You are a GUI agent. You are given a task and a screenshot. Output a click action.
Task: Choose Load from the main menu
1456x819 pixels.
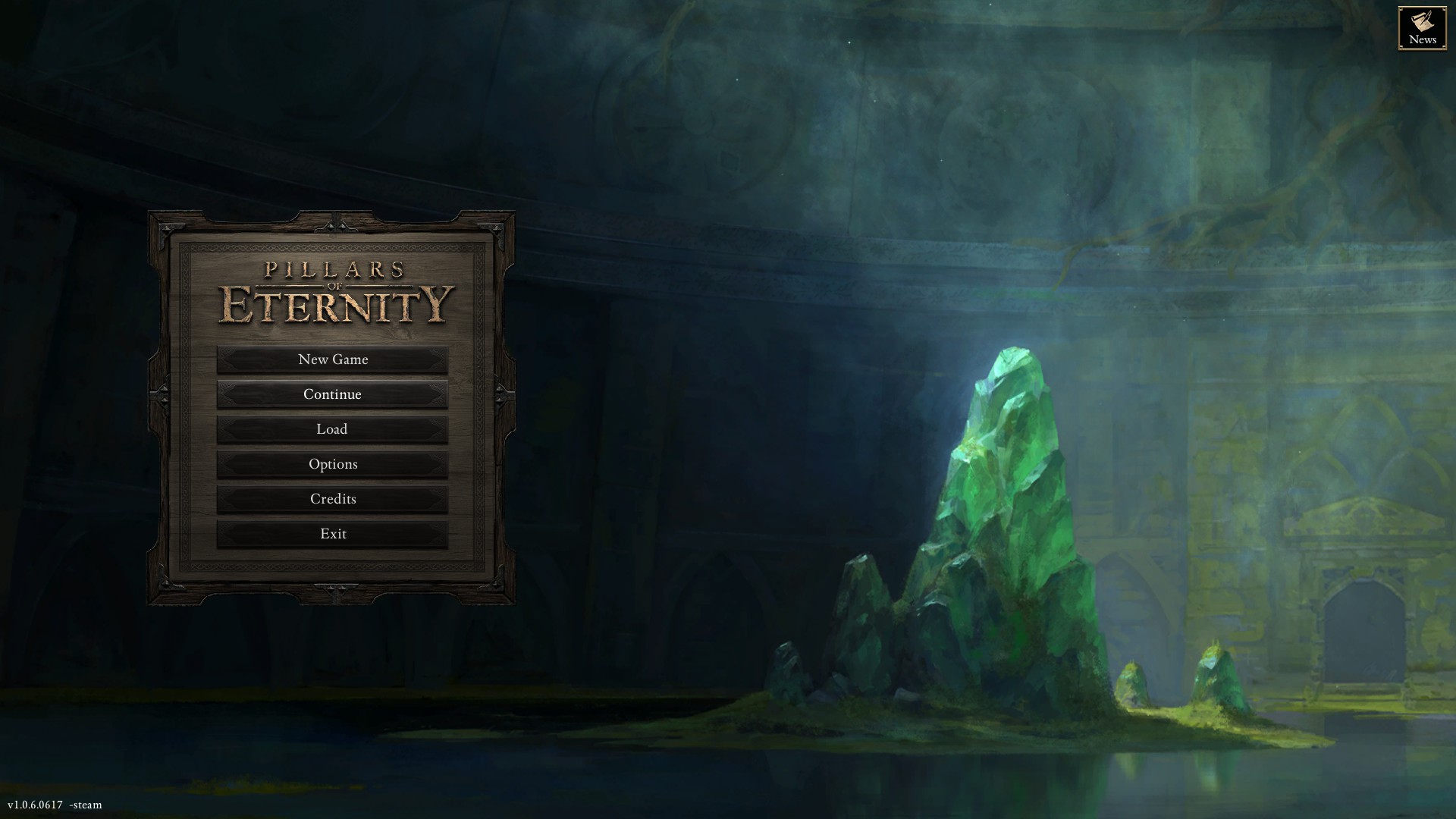pos(334,429)
